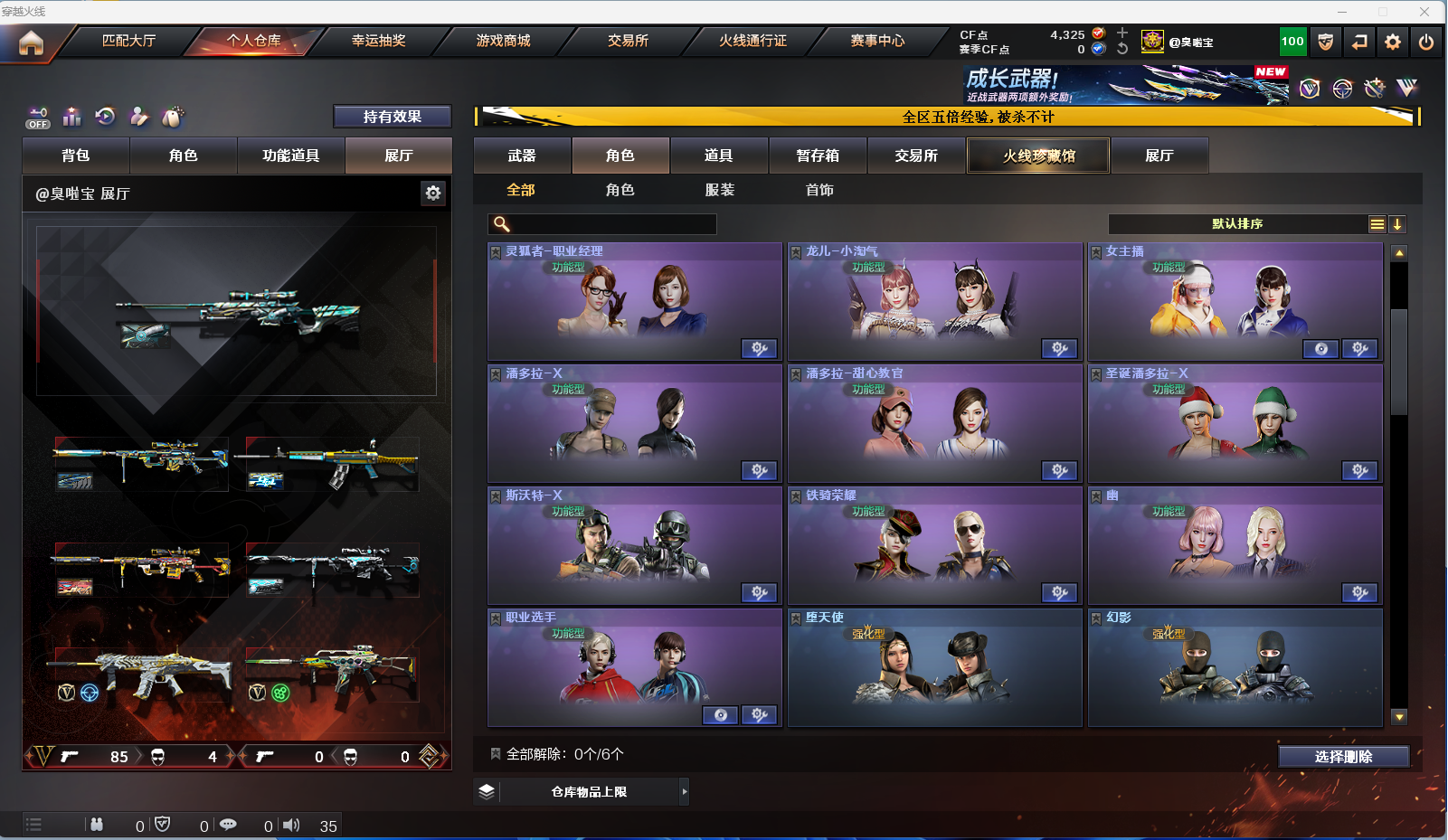1448x840 pixels.
Task: Visit the 赛事中心 tournament center
Action: point(876,41)
